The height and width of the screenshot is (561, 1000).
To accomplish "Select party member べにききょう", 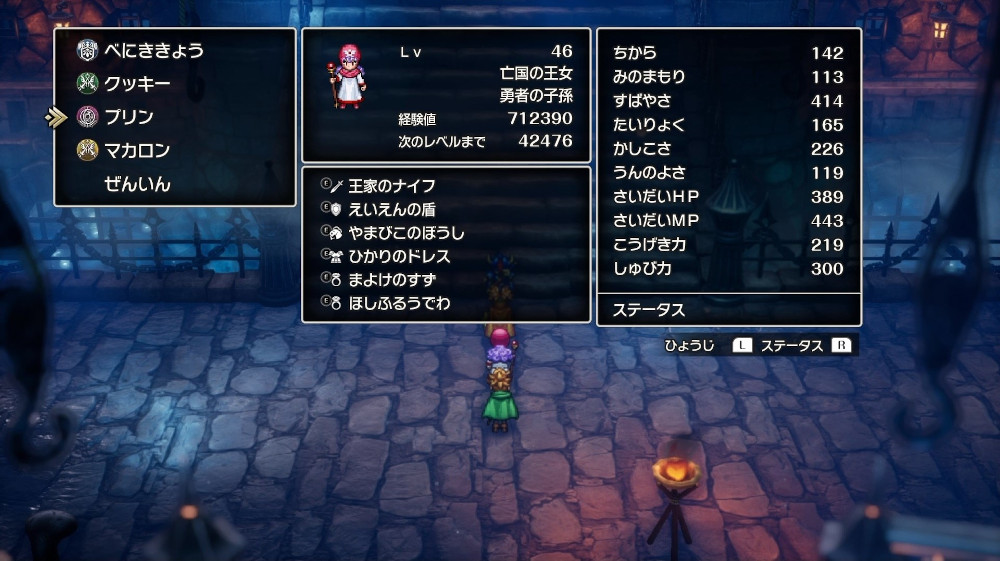I will click(153, 50).
